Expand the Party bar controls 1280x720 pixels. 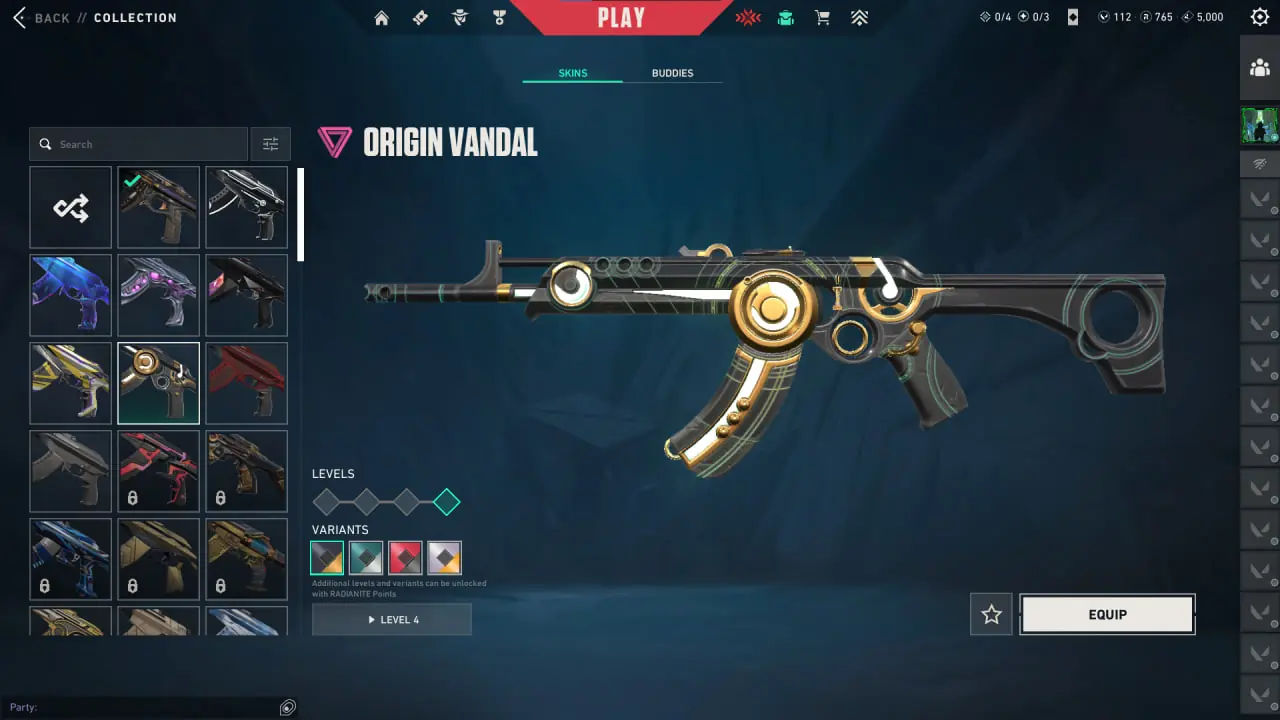click(287, 707)
